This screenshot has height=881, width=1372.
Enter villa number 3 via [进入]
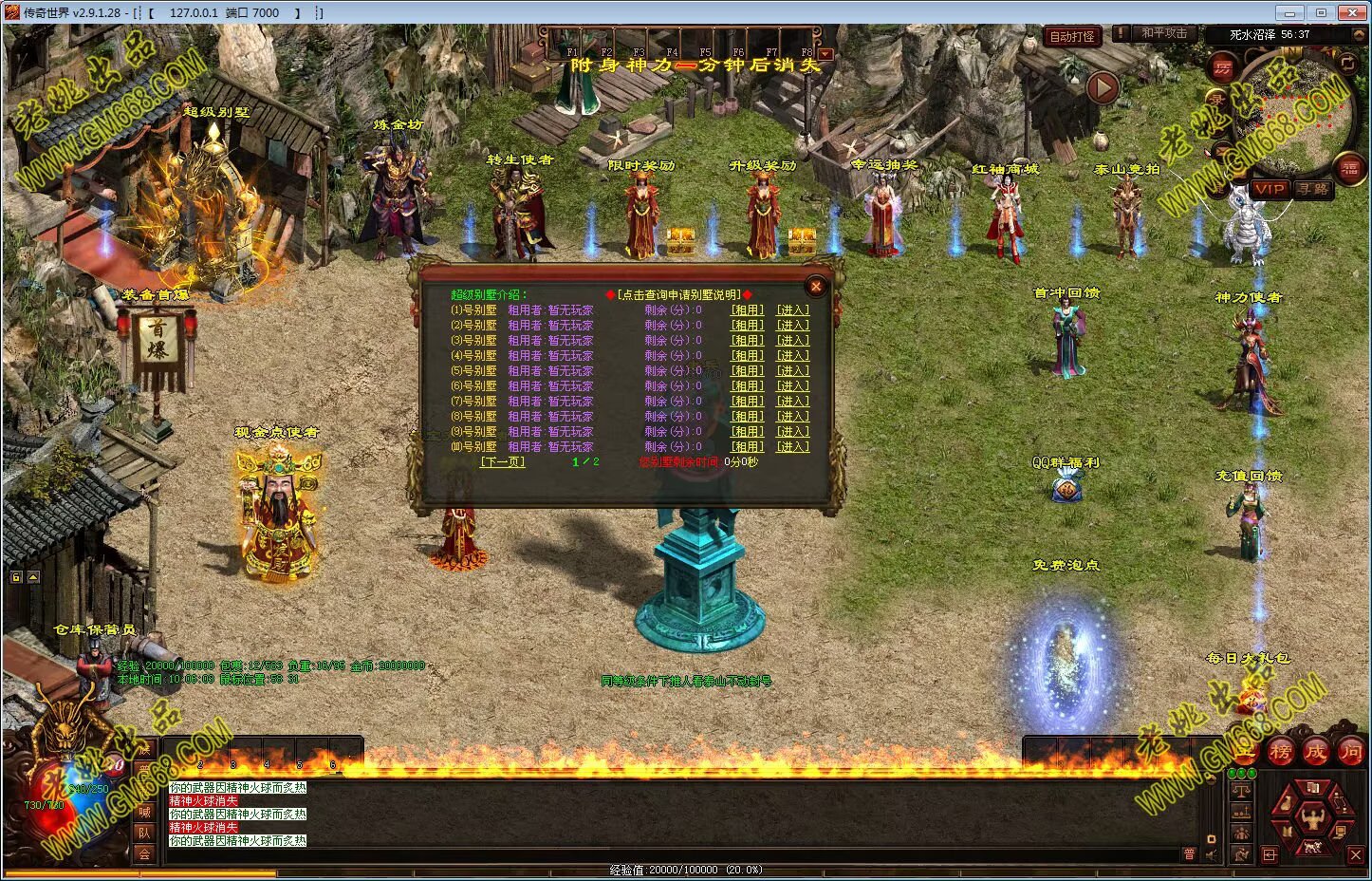pyautogui.click(x=792, y=341)
